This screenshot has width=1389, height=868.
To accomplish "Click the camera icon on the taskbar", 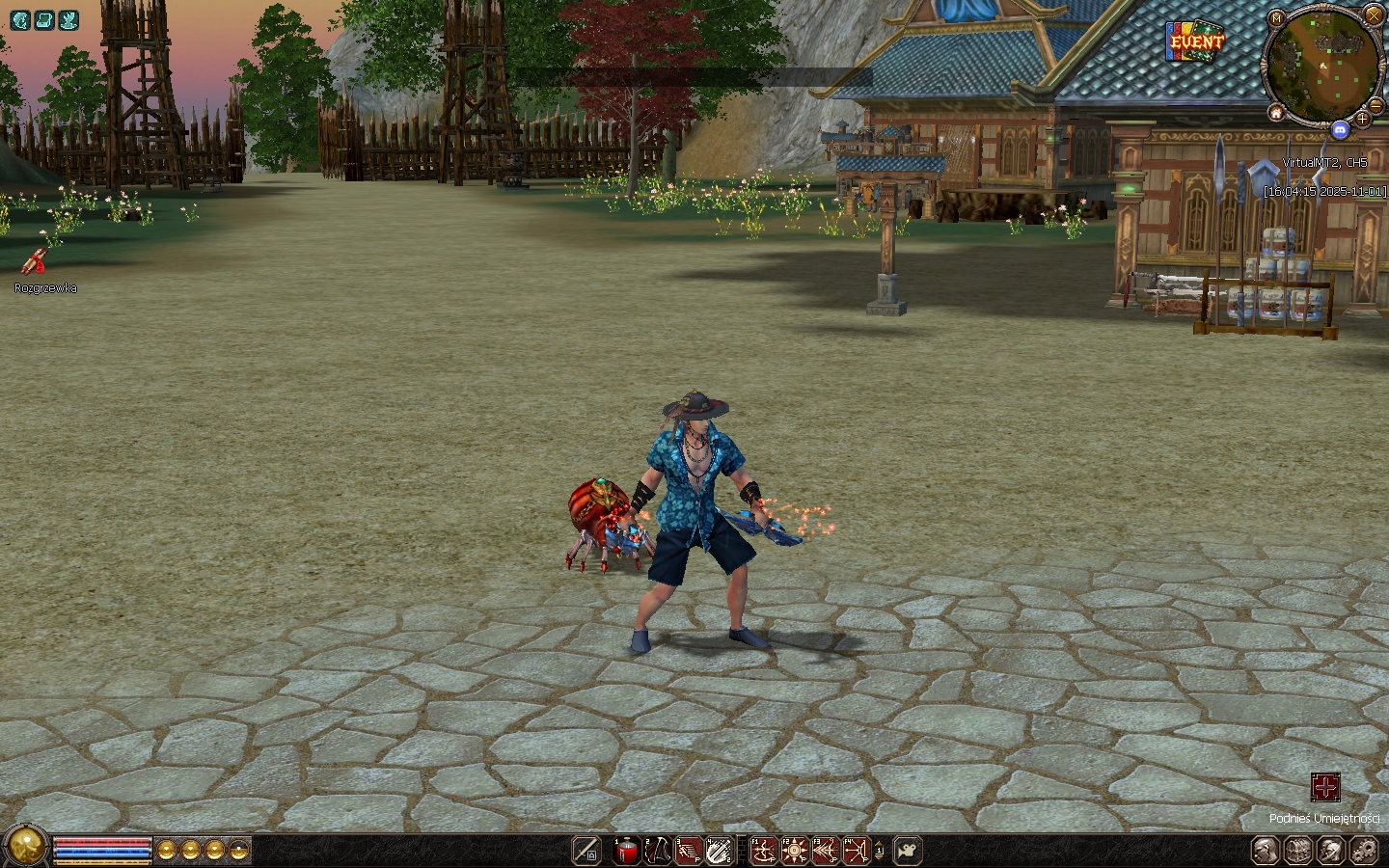I will 907,851.
